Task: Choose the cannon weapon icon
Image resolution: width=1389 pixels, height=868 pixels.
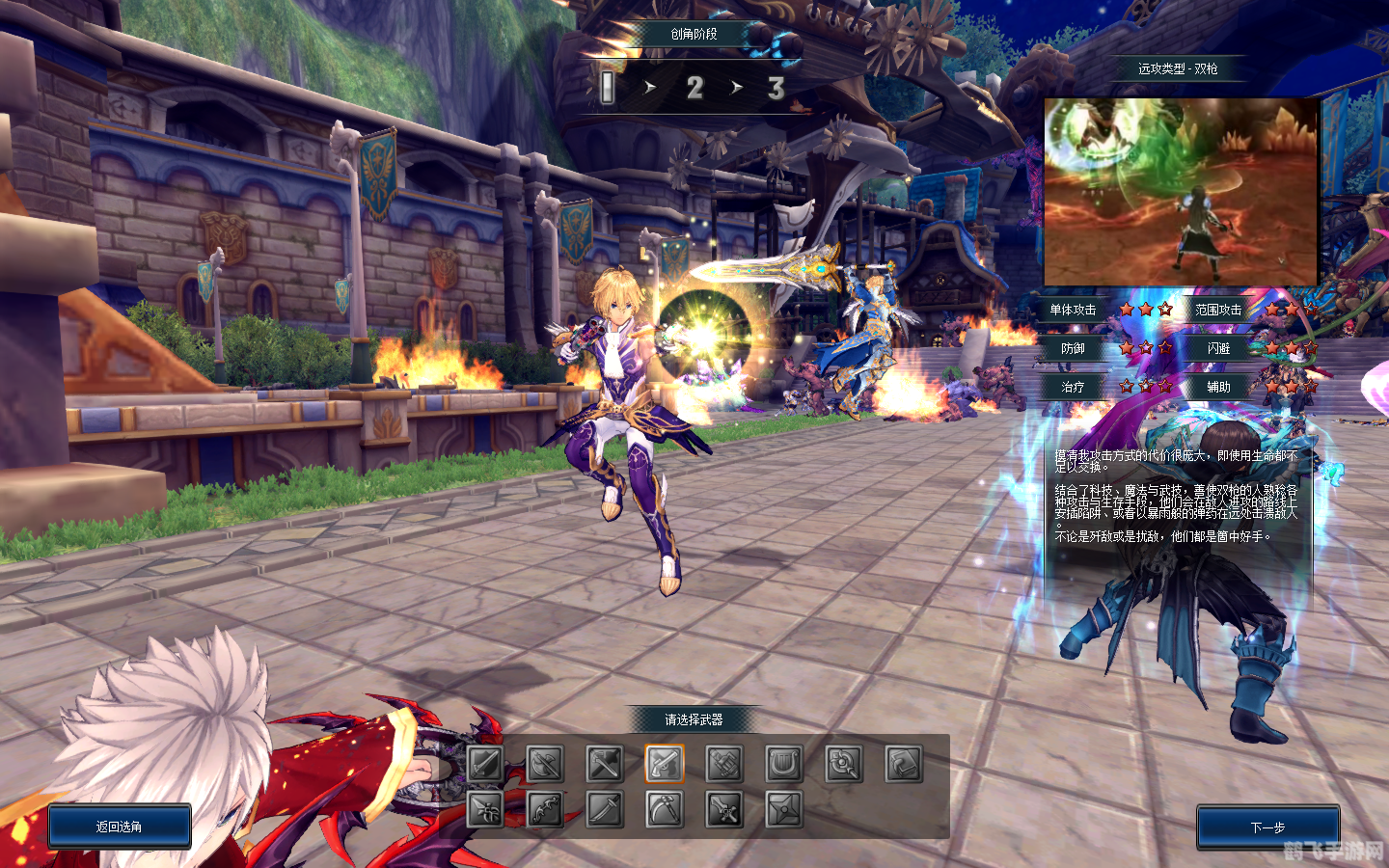Action: point(724,764)
